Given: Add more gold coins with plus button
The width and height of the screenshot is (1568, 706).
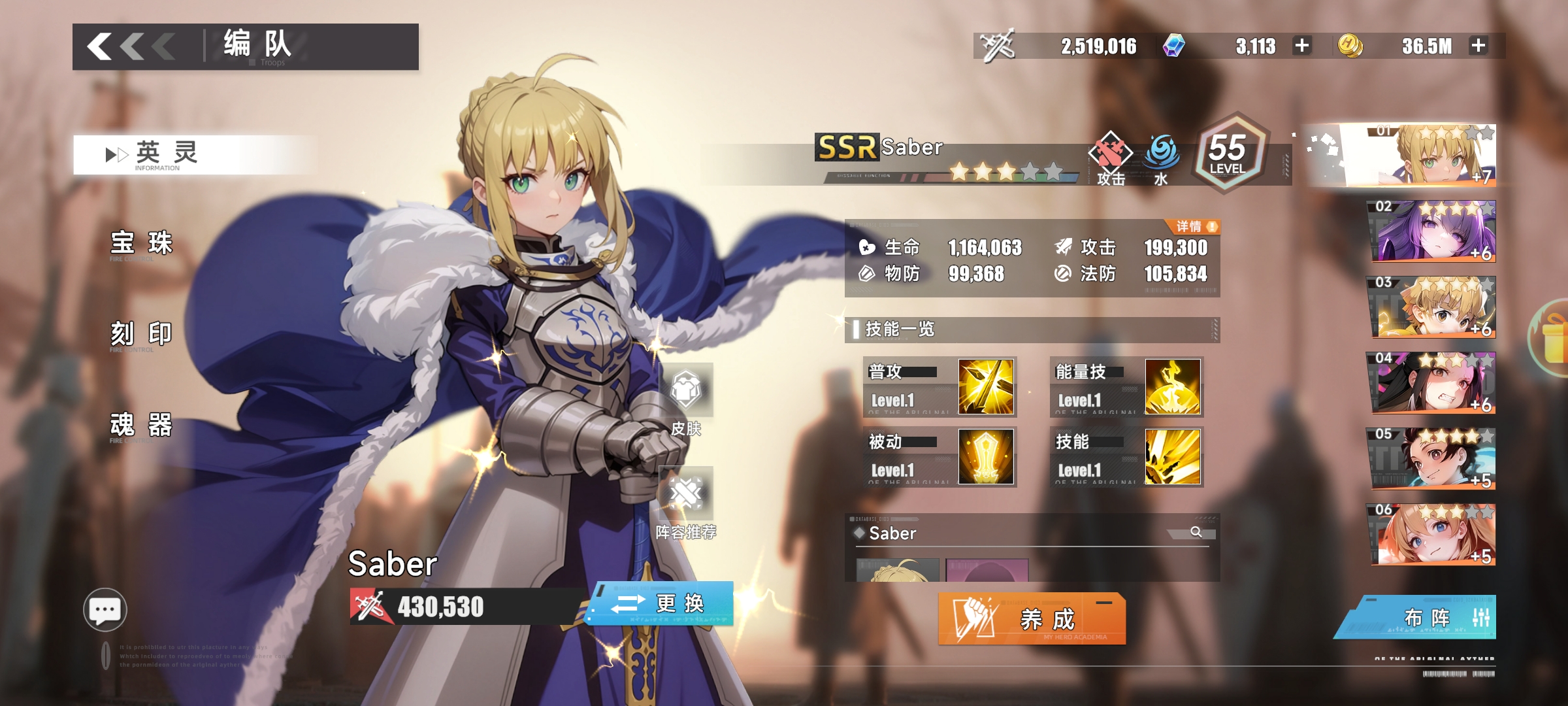Looking at the screenshot, I should [x=1478, y=46].
